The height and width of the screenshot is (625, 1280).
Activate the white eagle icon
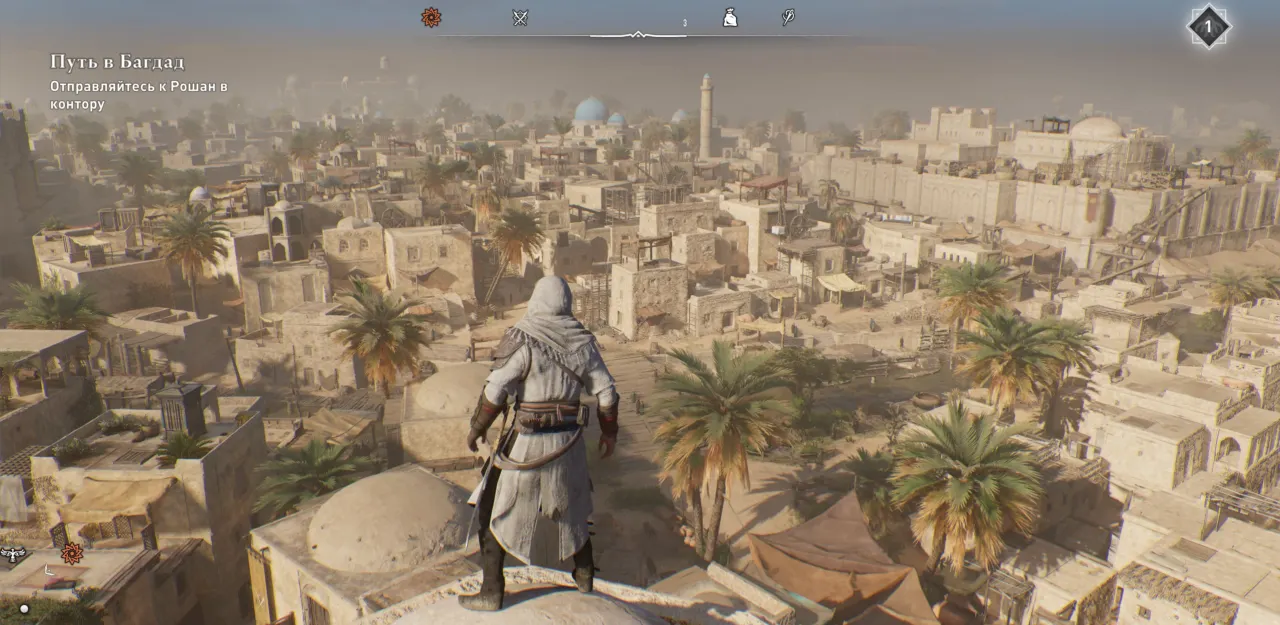[x=14, y=553]
